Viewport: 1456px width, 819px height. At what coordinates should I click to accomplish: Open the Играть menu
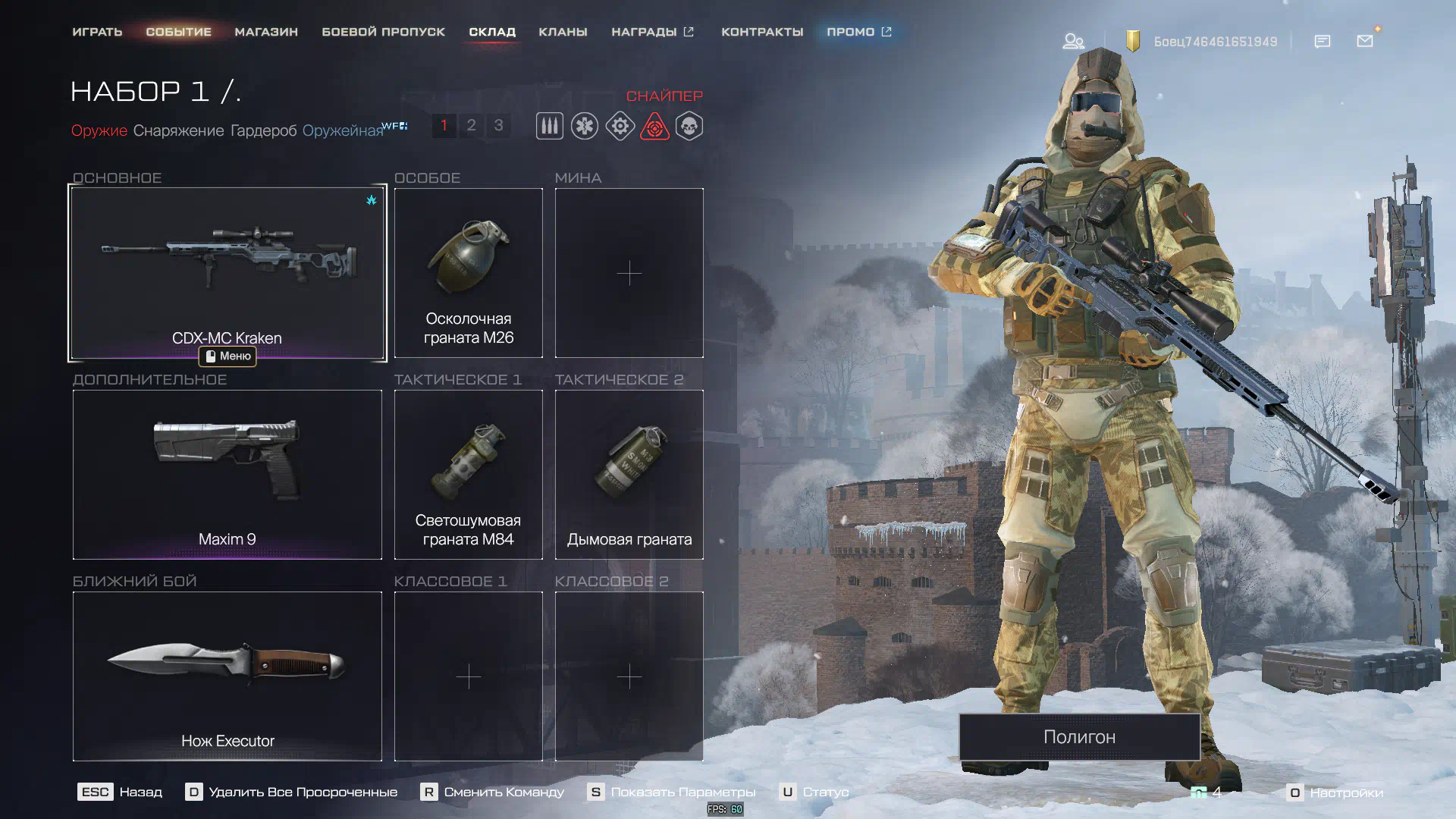[97, 32]
